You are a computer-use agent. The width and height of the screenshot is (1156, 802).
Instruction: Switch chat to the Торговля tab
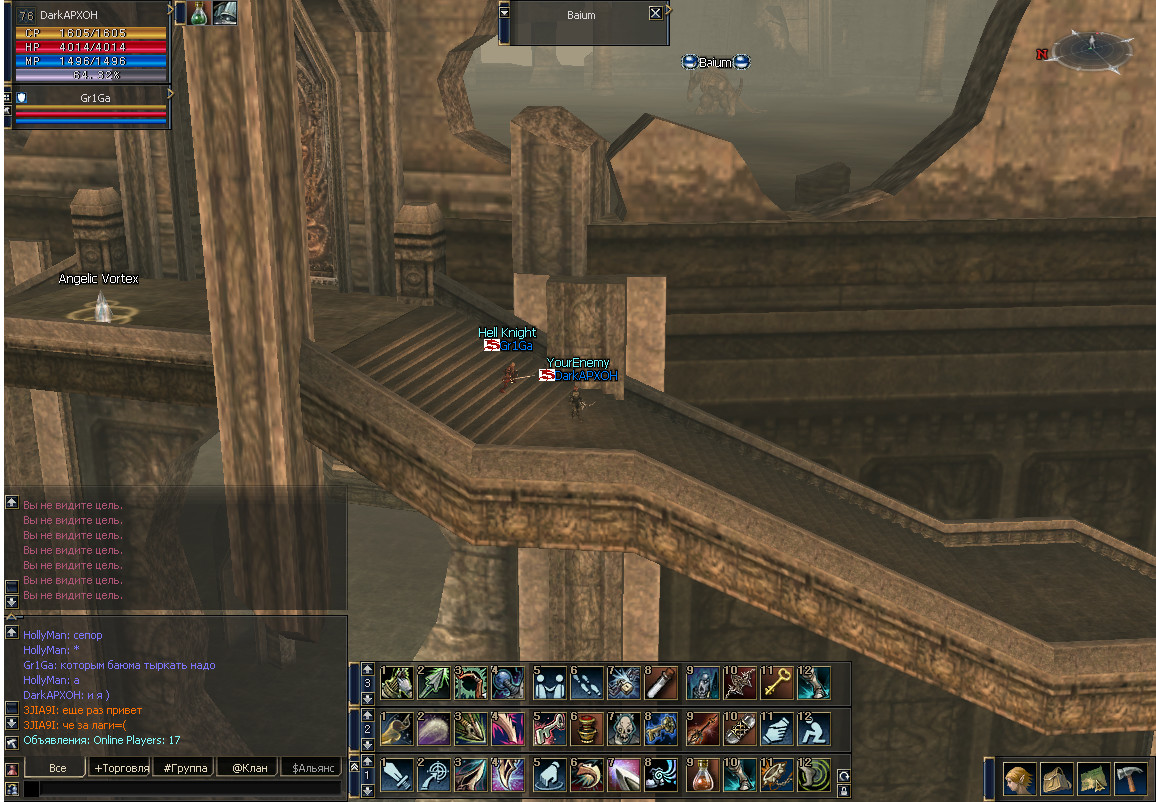[x=120, y=768]
